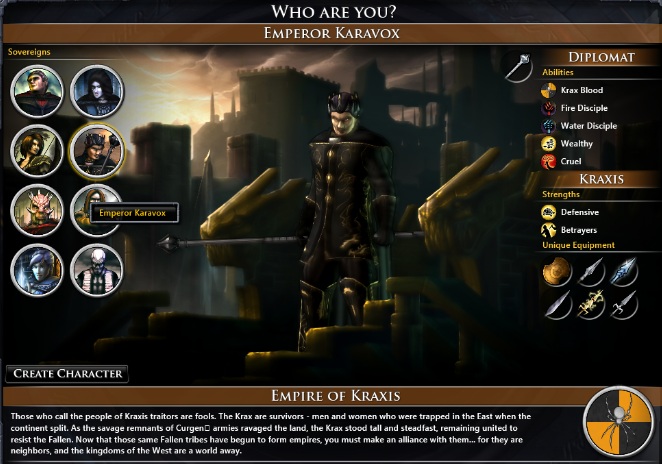The image size is (662, 464).
Task: Show the Water Disciple ability details
Action: [549, 126]
